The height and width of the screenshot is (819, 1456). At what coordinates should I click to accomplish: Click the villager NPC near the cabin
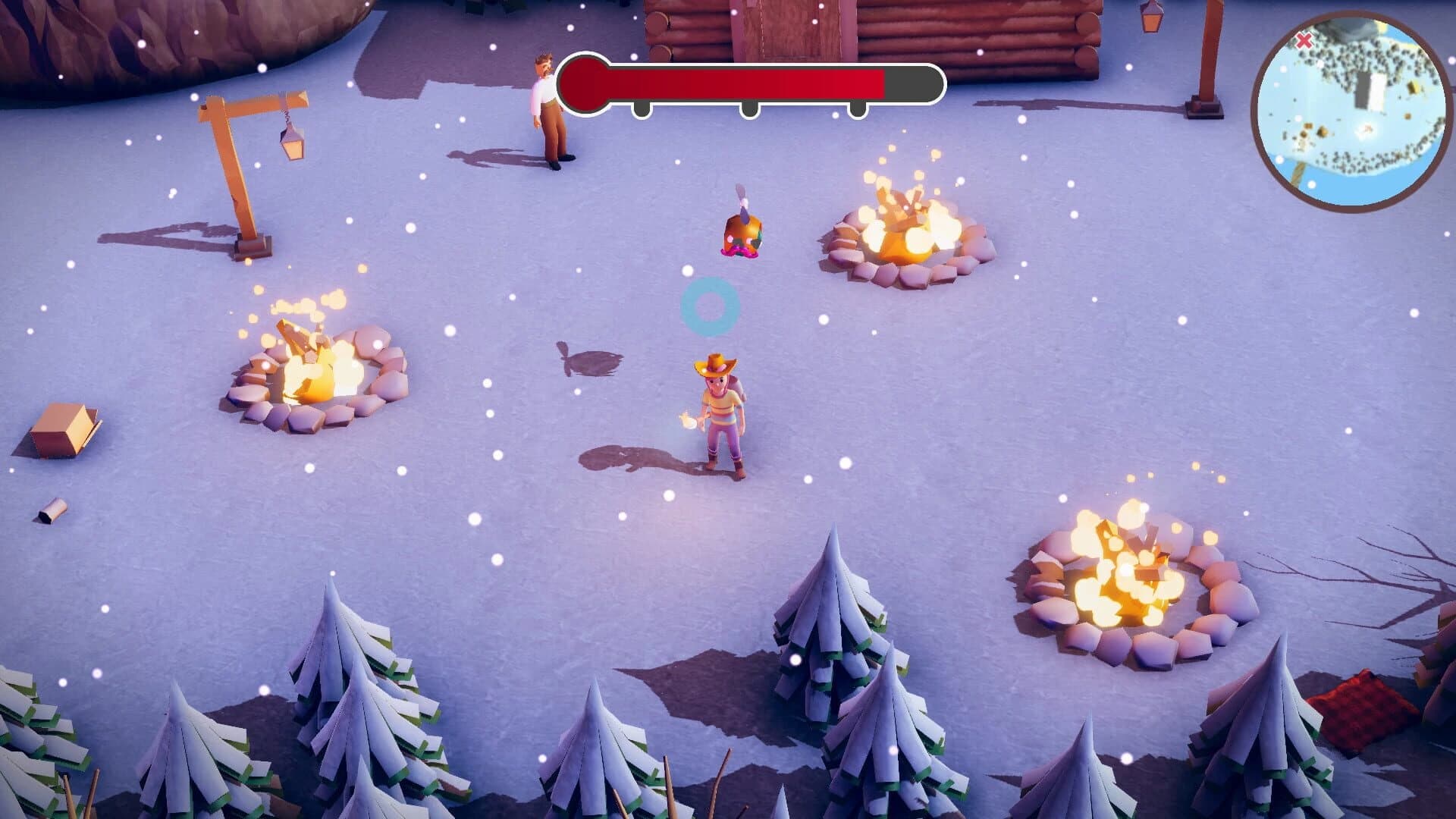click(x=548, y=106)
